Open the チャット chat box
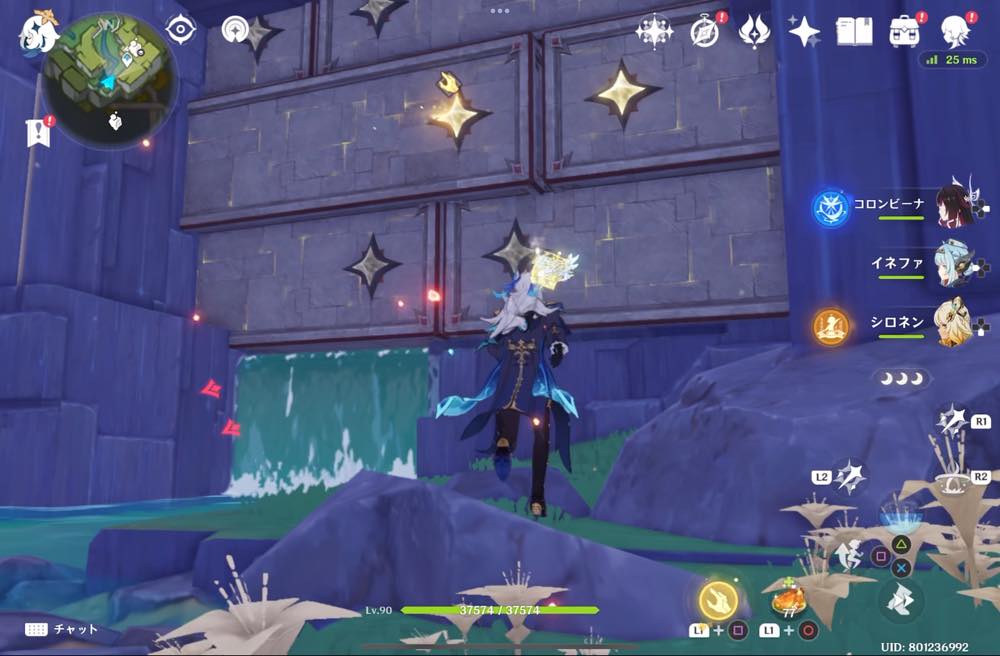This screenshot has width=1000, height=656. click(62, 629)
